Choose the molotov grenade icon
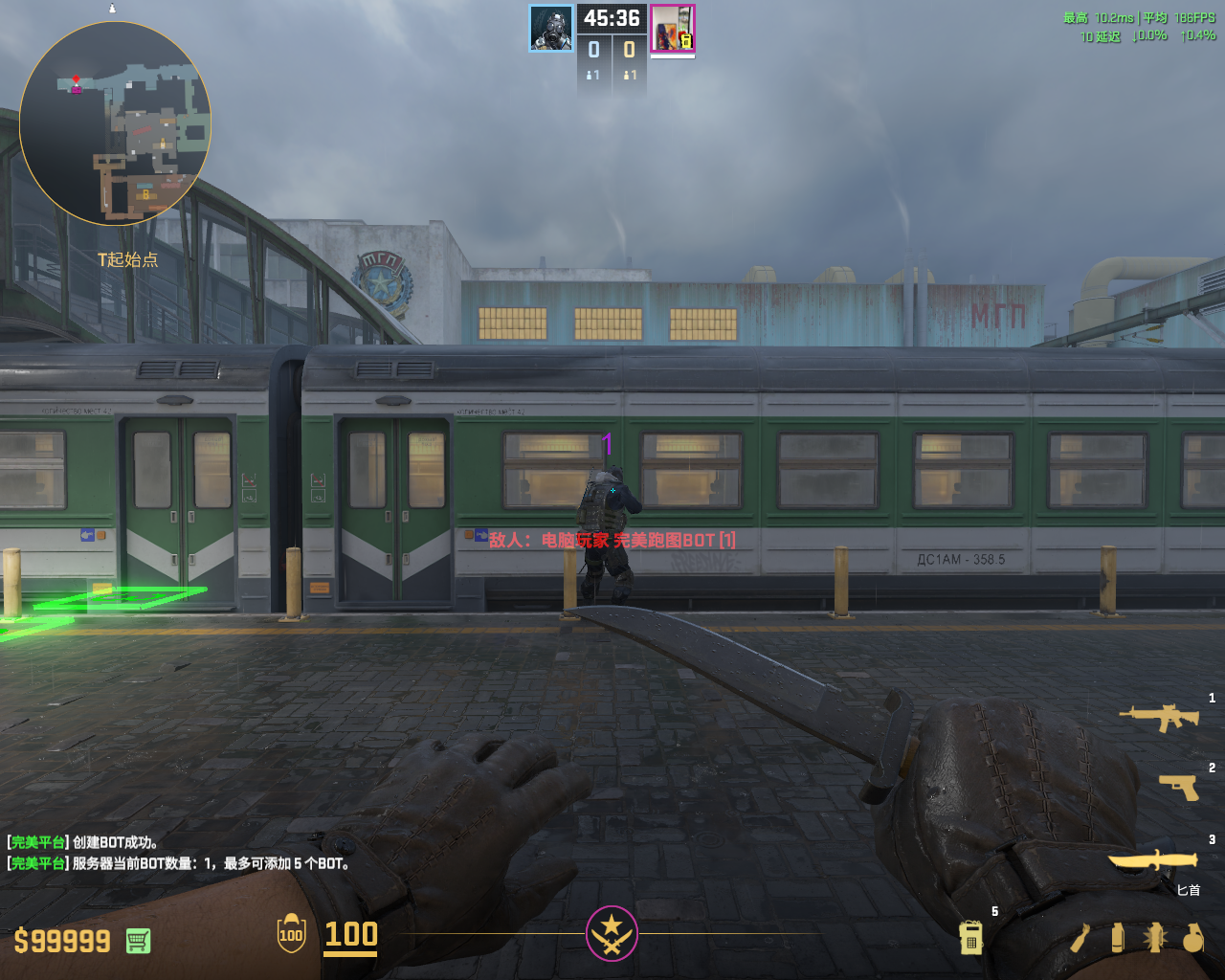The height and width of the screenshot is (980, 1225). point(1080,938)
